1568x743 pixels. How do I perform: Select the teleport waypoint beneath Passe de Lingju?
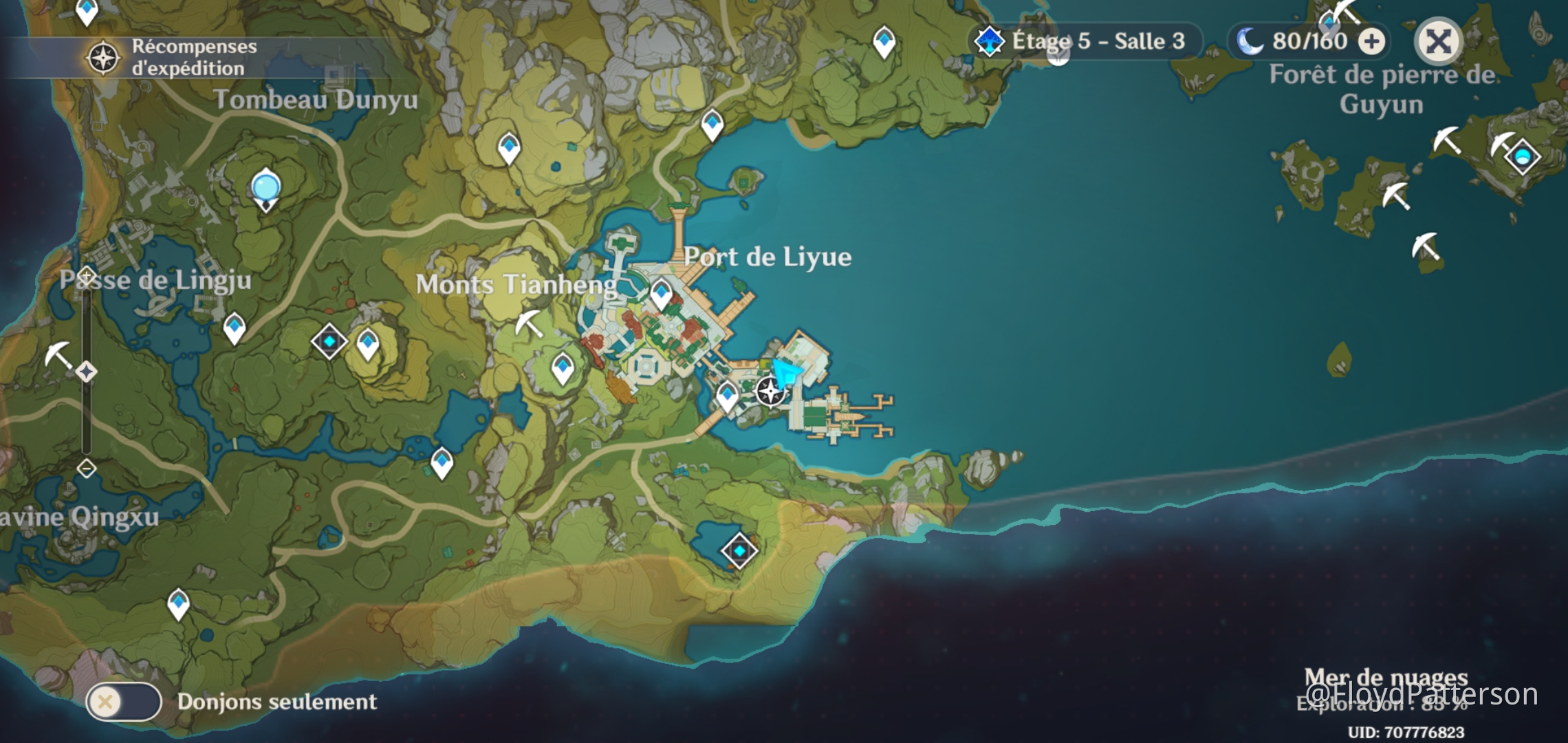(235, 327)
